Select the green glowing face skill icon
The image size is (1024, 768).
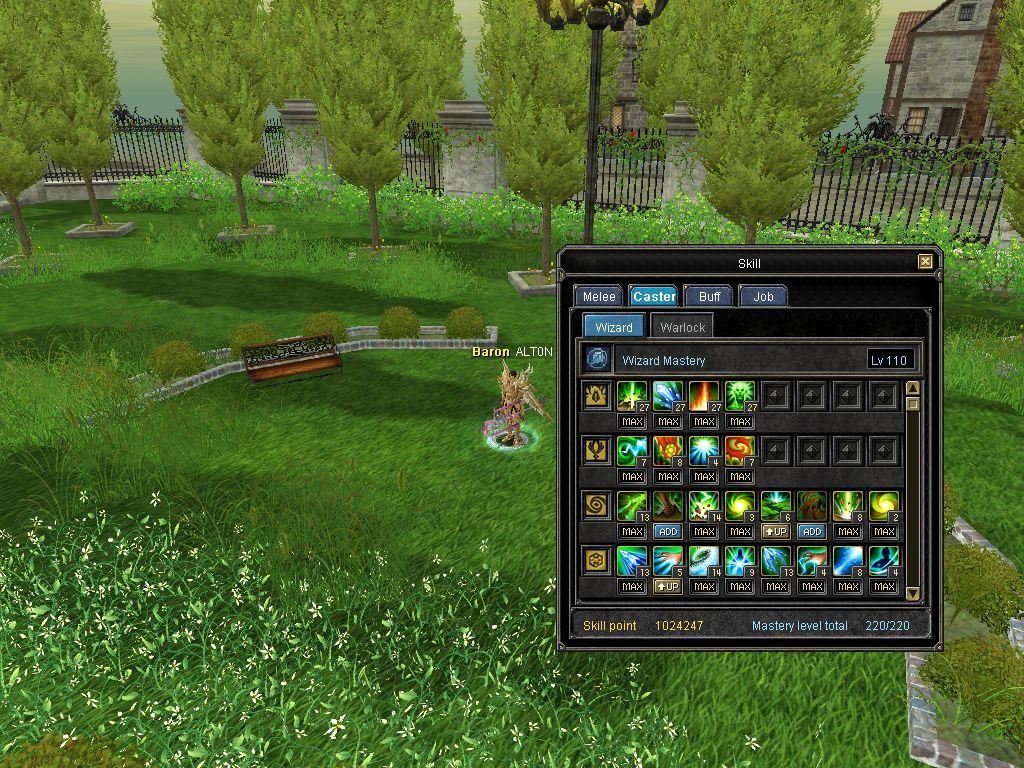(740, 396)
